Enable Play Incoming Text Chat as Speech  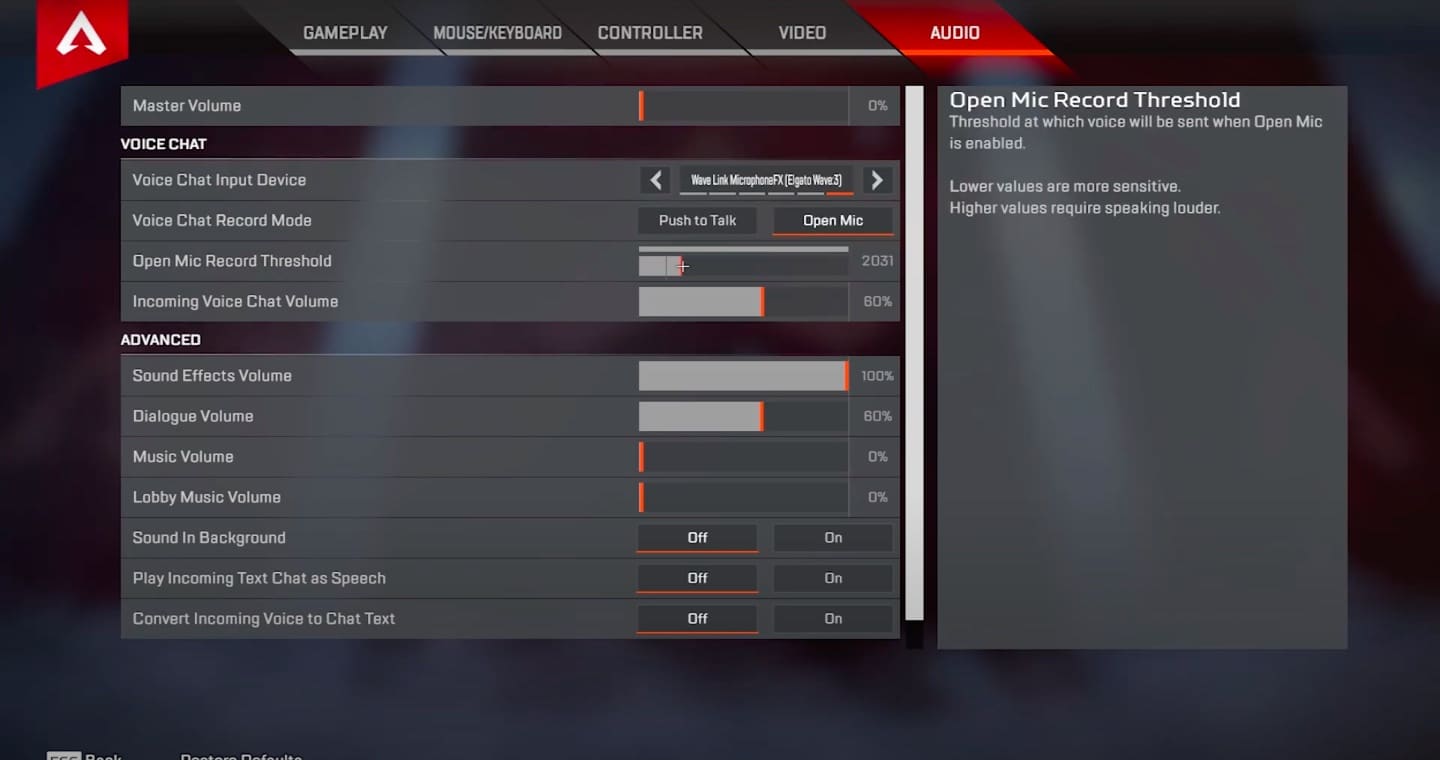(x=833, y=578)
